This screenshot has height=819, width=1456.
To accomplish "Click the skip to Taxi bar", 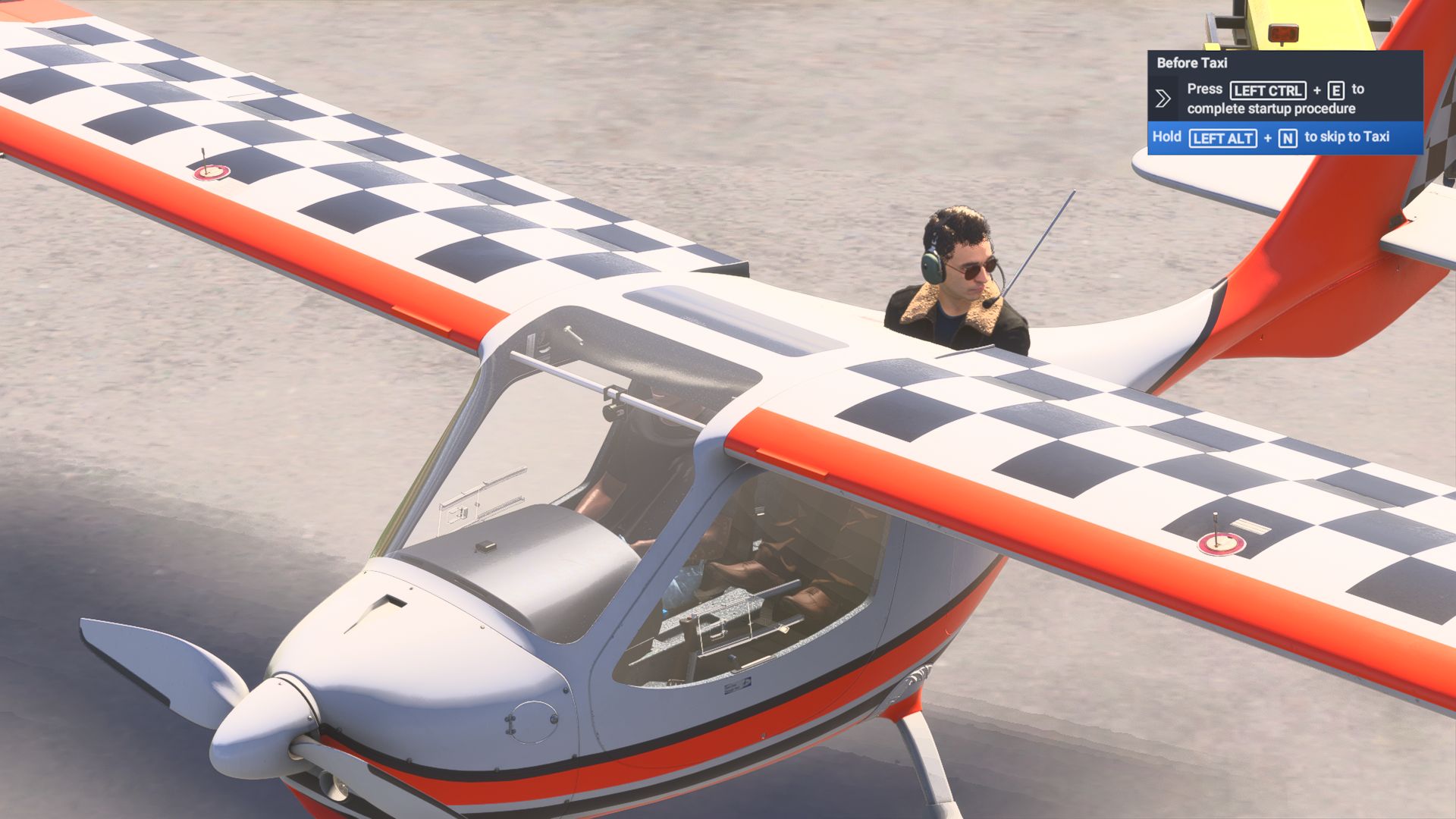I will [1284, 137].
